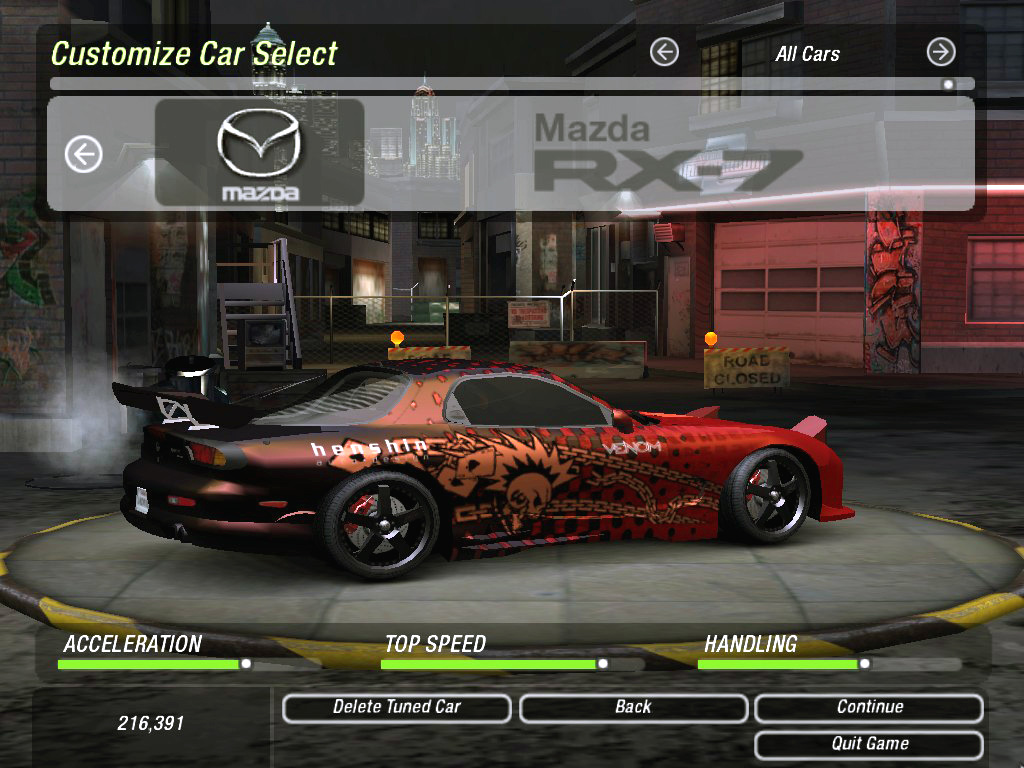Continue with the Mazda RX-7

pyautogui.click(x=869, y=708)
